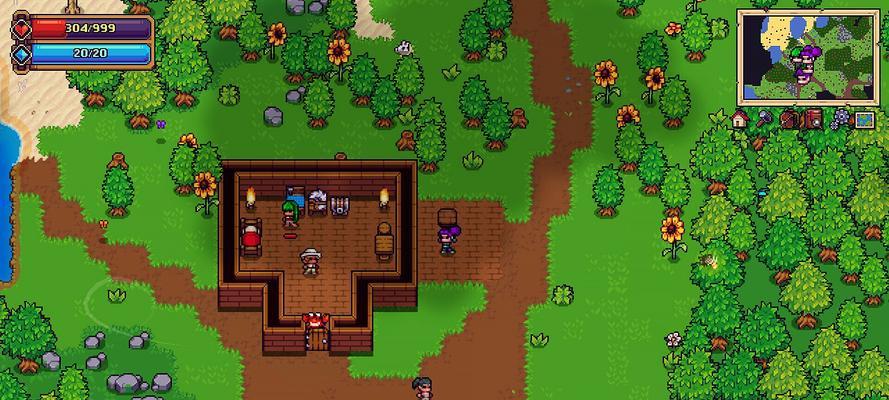This screenshot has width=889, height=400.
Task: Open the red journal book icon
Action: click(x=814, y=119)
